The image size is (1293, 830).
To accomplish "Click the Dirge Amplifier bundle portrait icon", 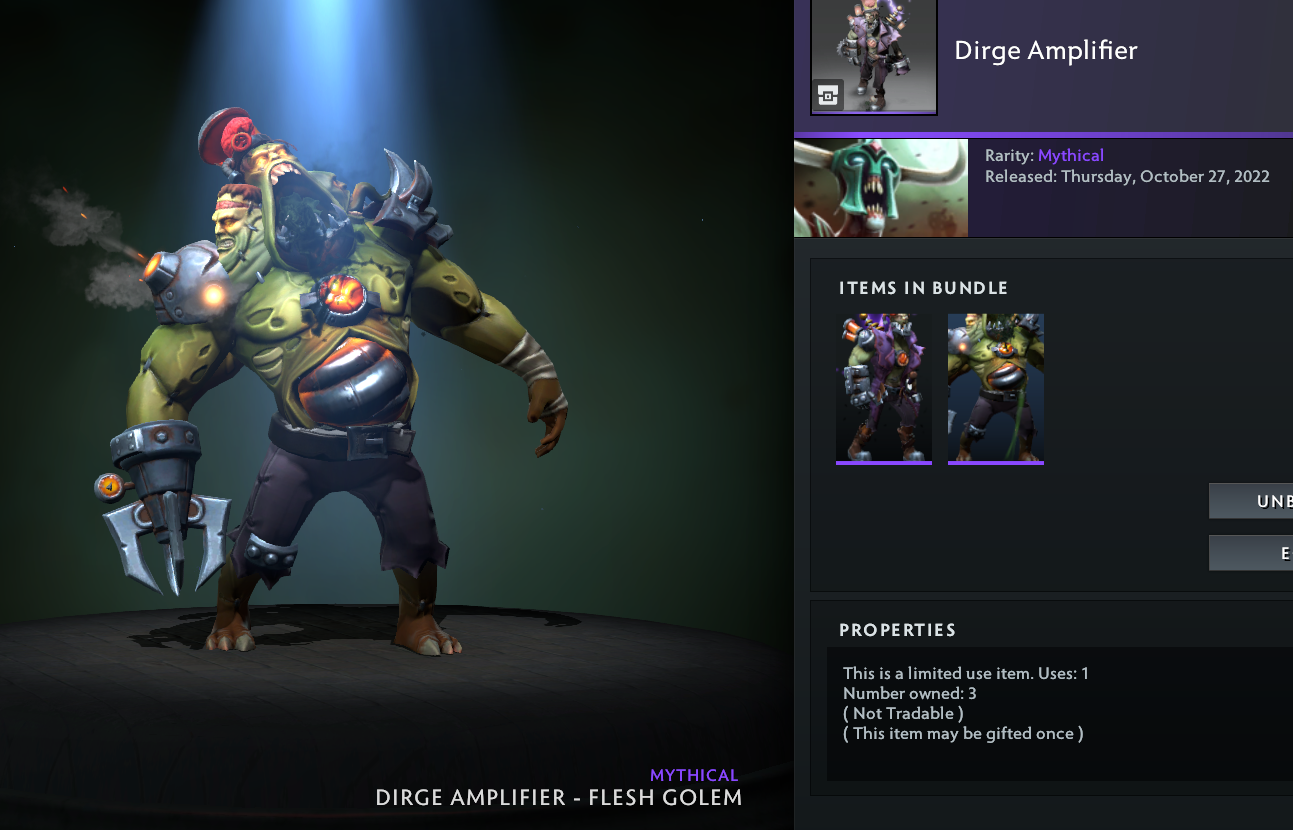I will (874, 56).
